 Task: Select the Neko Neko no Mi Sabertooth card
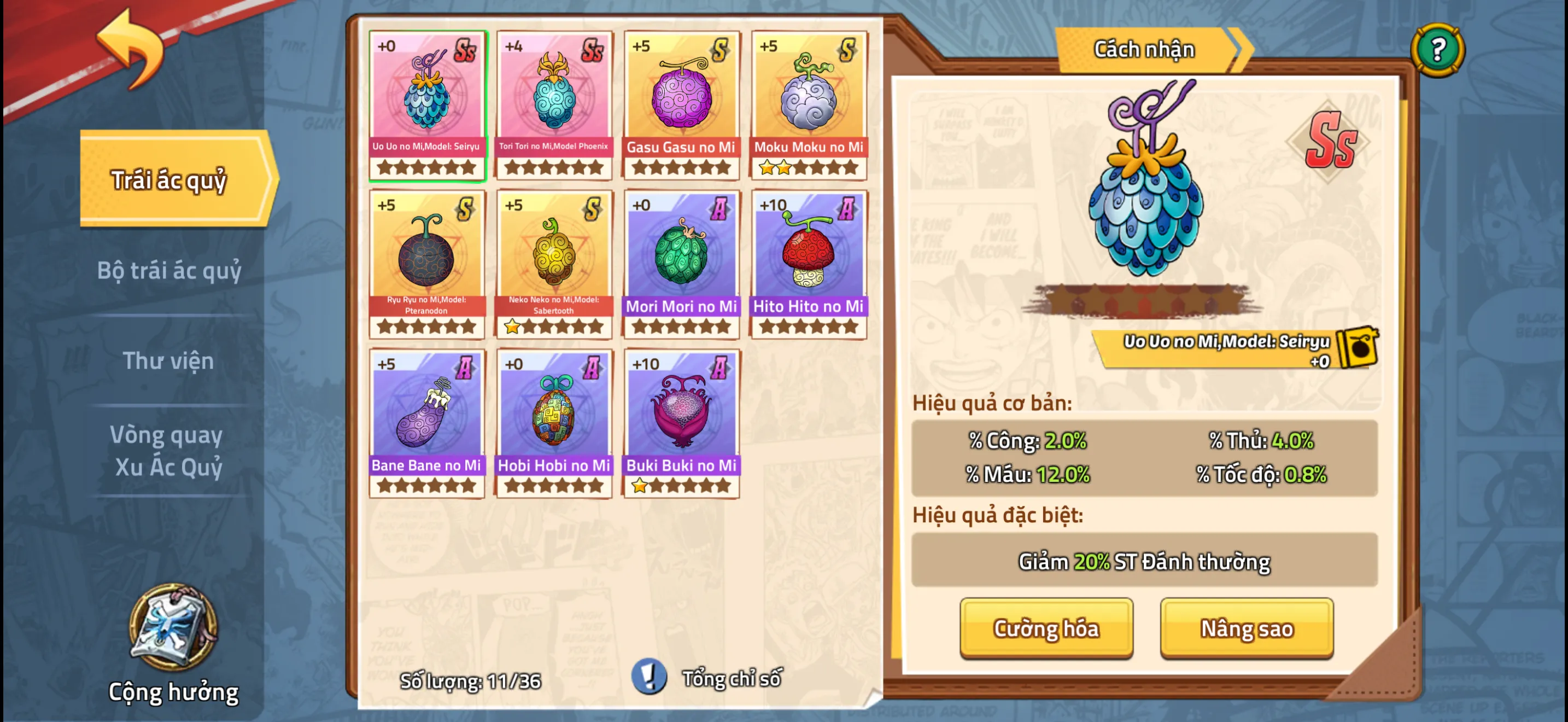tap(554, 264)
